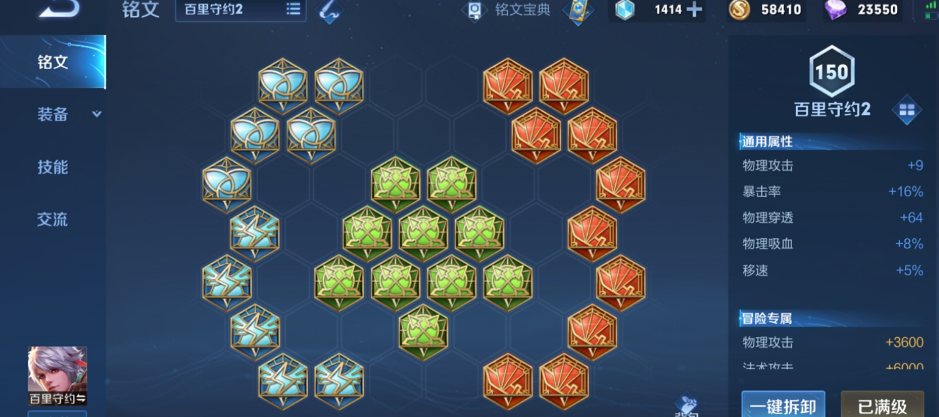The height and width of the screenshot is (417, 939).
Task: Tap the purple diamond currency icon
Action: [x=834, y=10]
